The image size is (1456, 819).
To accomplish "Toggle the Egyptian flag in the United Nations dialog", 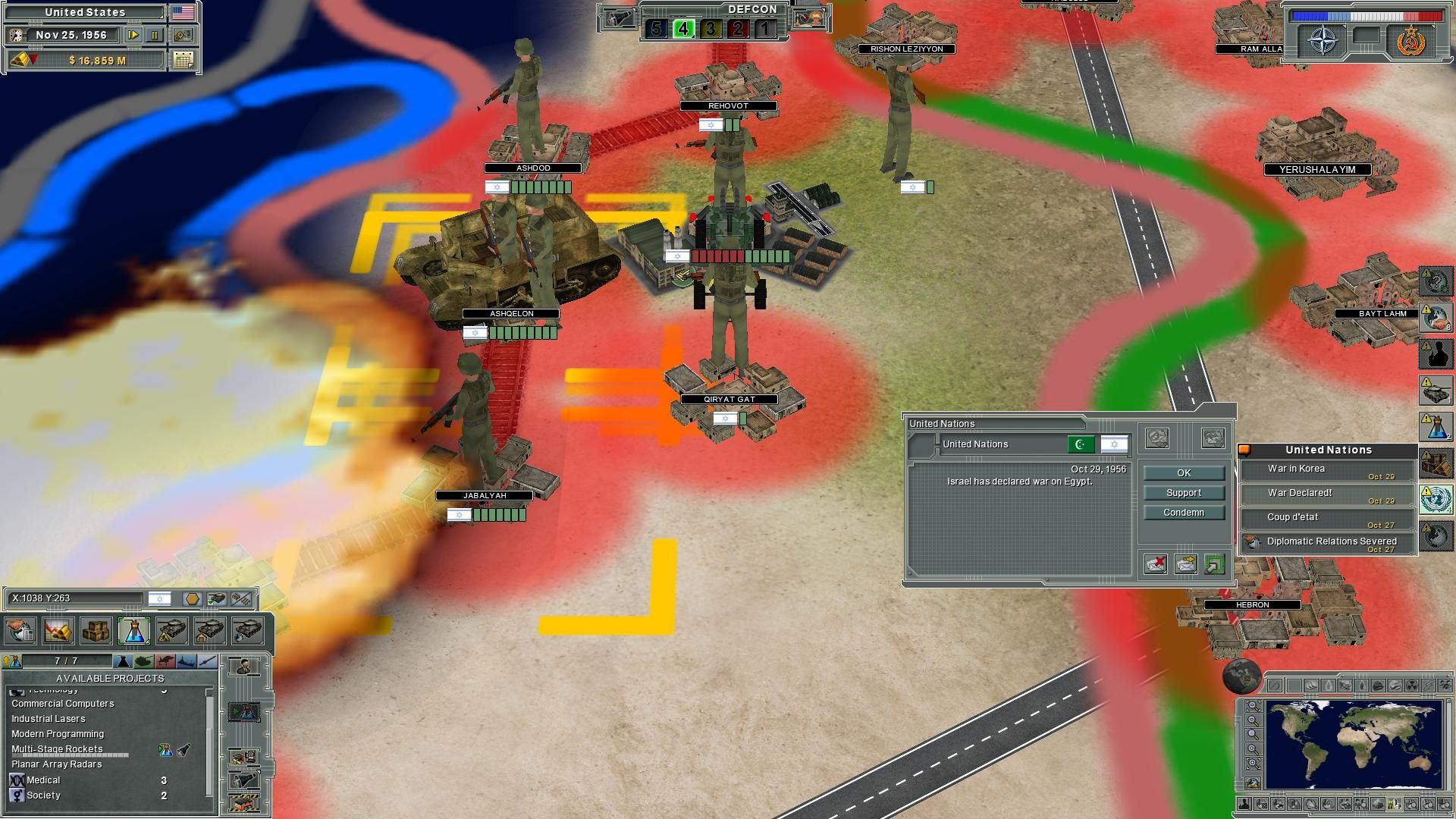I will [1081, 444].
